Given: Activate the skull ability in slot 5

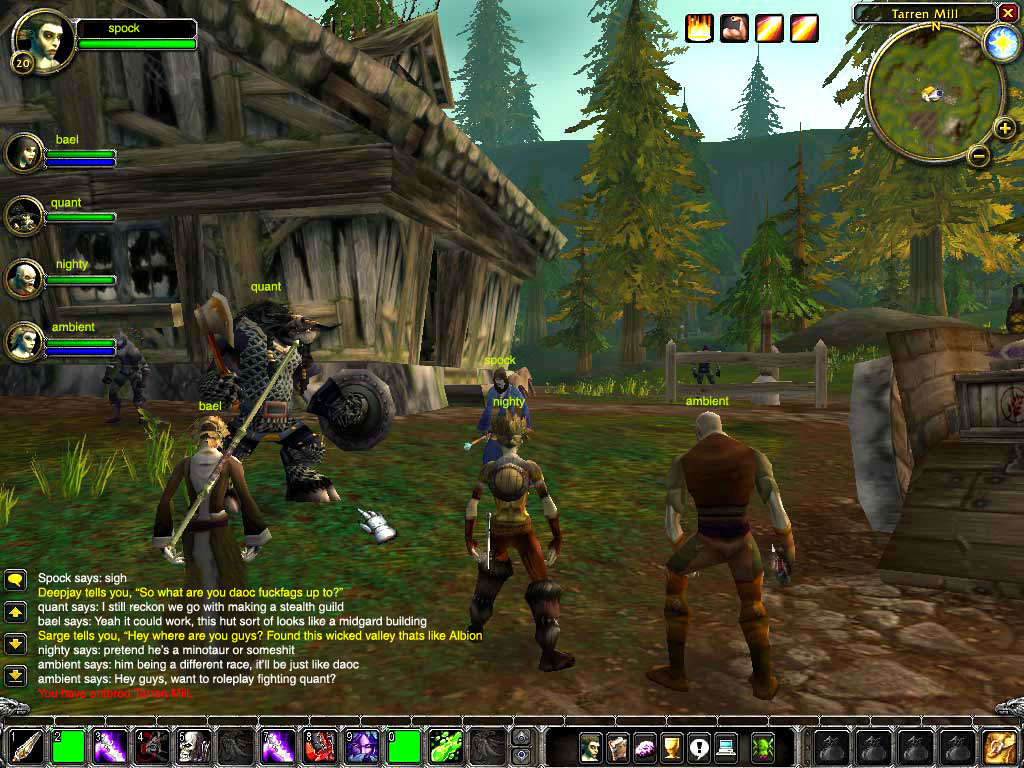Looking at the screenshot, I should point(194,746).
